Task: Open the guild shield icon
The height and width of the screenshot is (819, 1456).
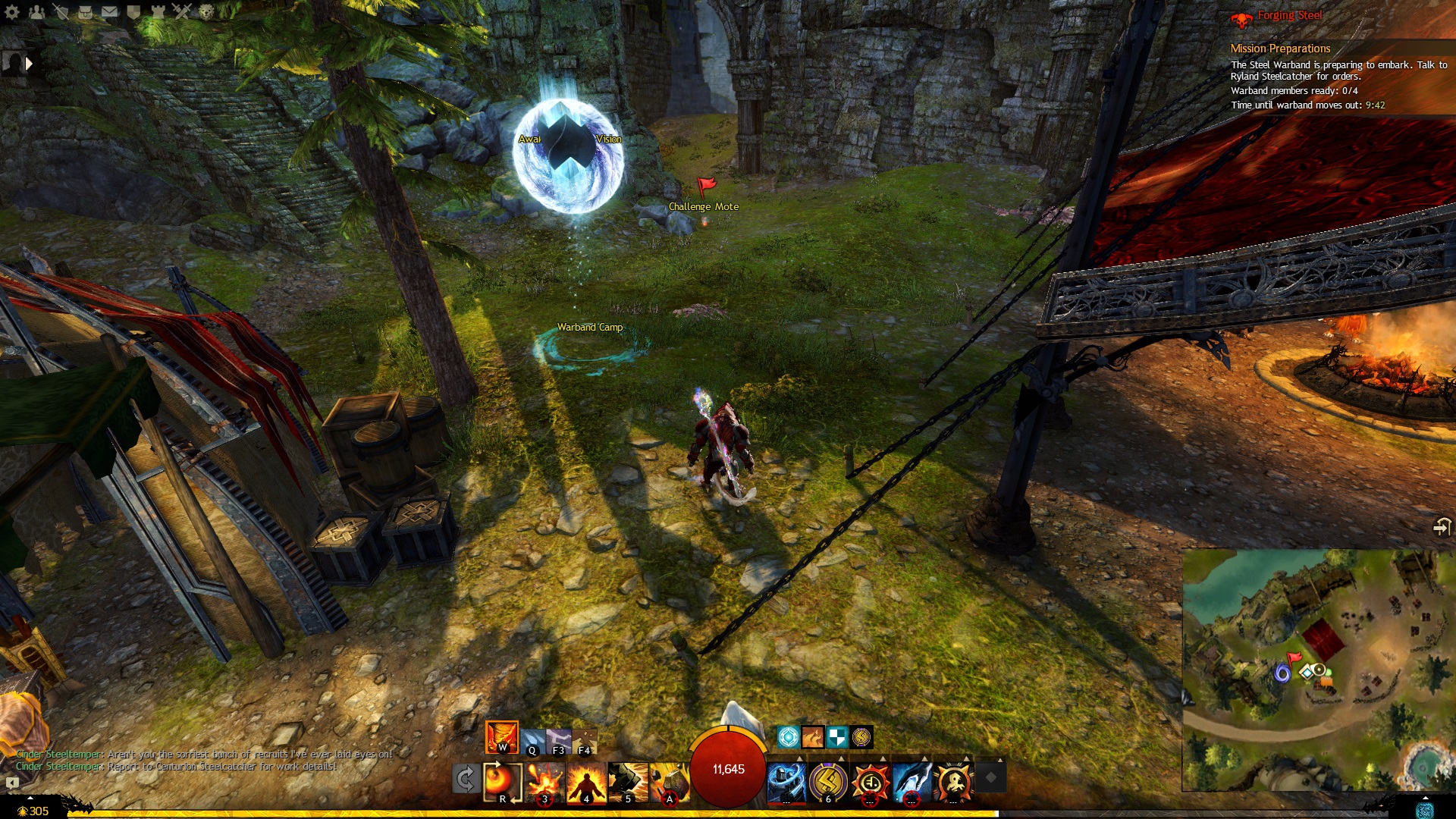Action: 133,11
